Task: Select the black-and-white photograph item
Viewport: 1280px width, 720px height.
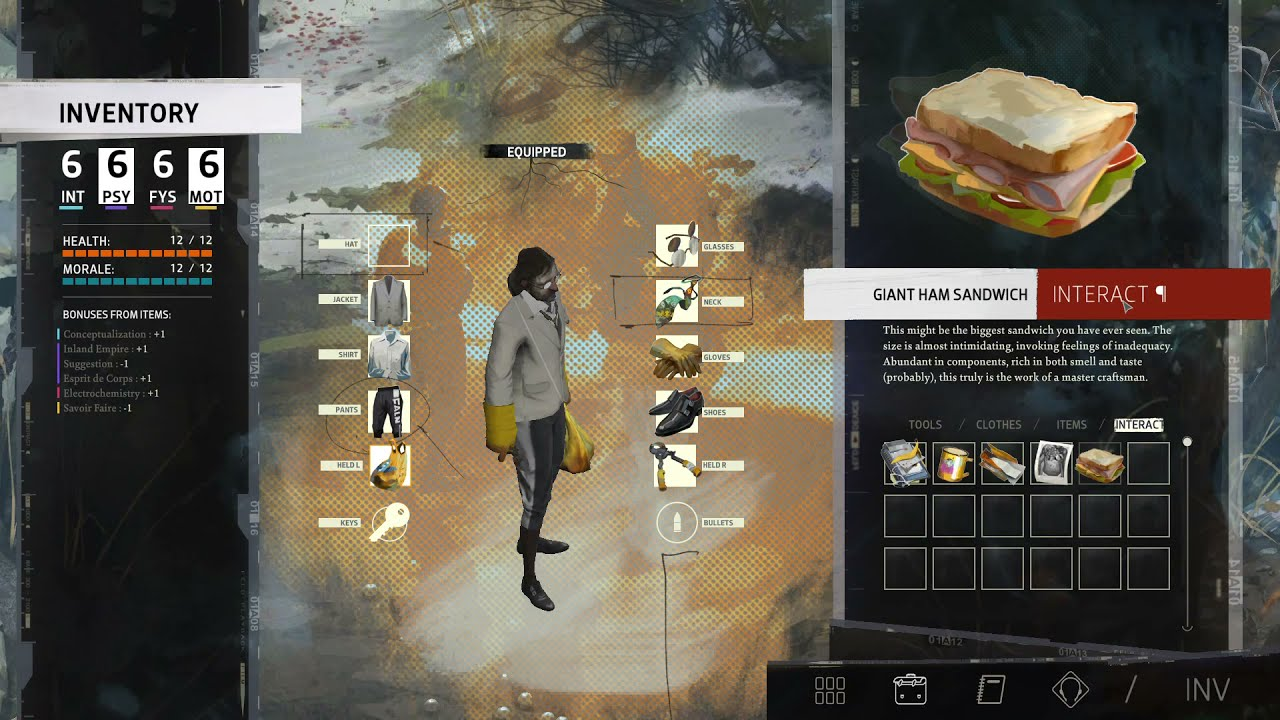Action: tap(1051, 464)
